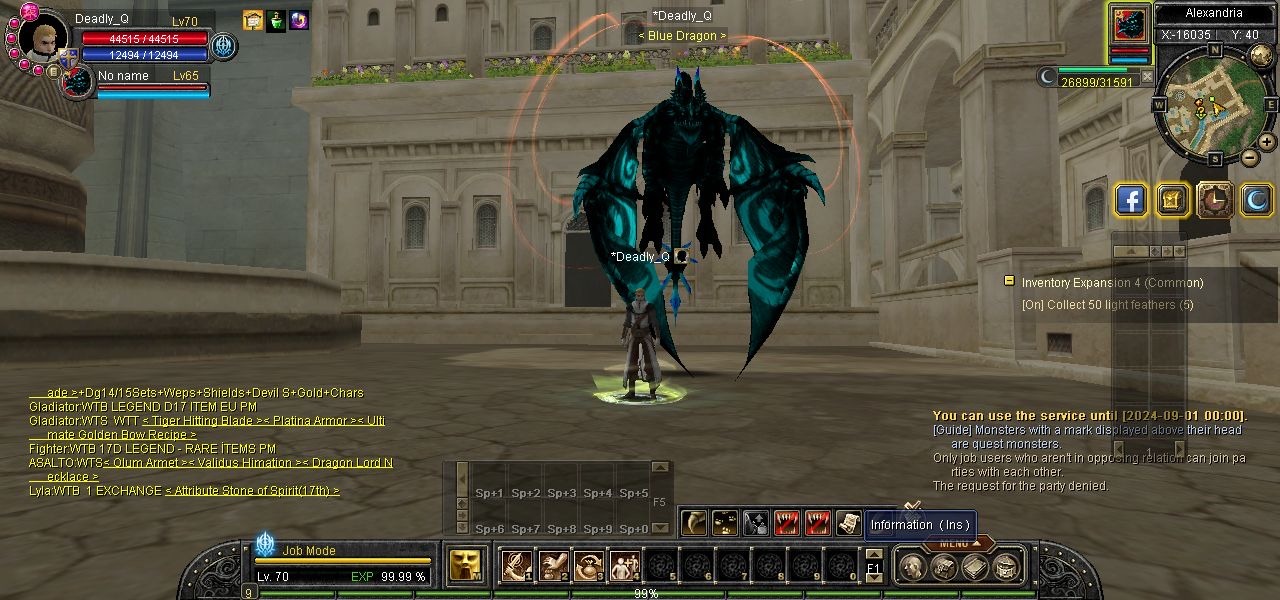
Task: Select the blue crescent moon icon
Action: coord(1257,201)
